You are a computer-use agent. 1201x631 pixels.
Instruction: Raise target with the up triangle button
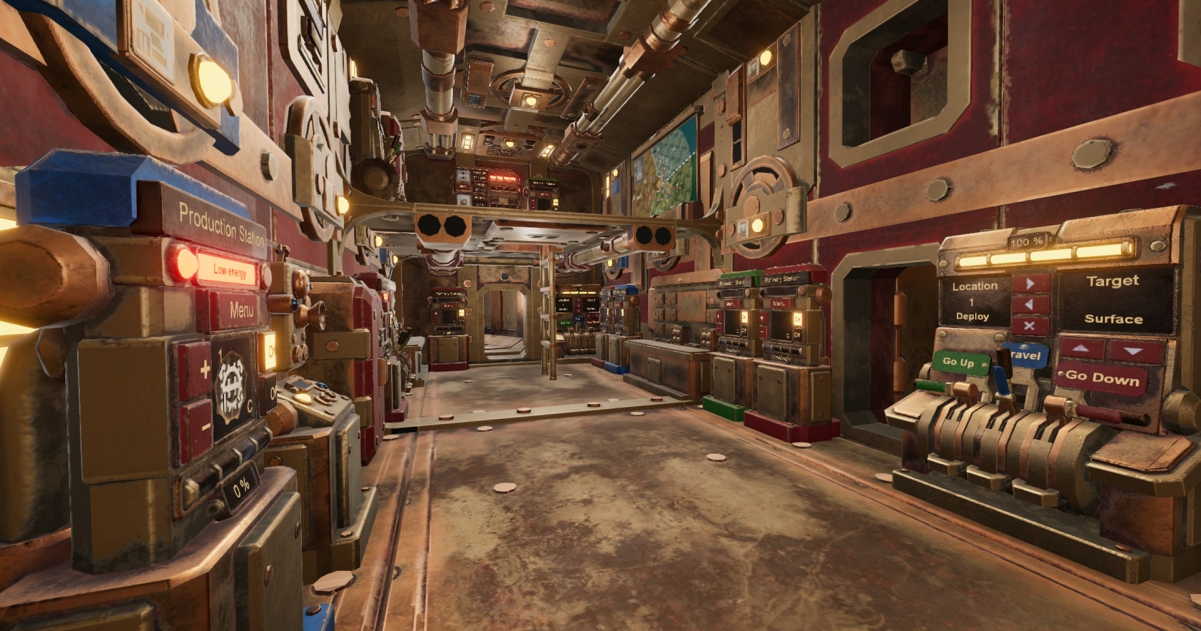[1081, 348]
